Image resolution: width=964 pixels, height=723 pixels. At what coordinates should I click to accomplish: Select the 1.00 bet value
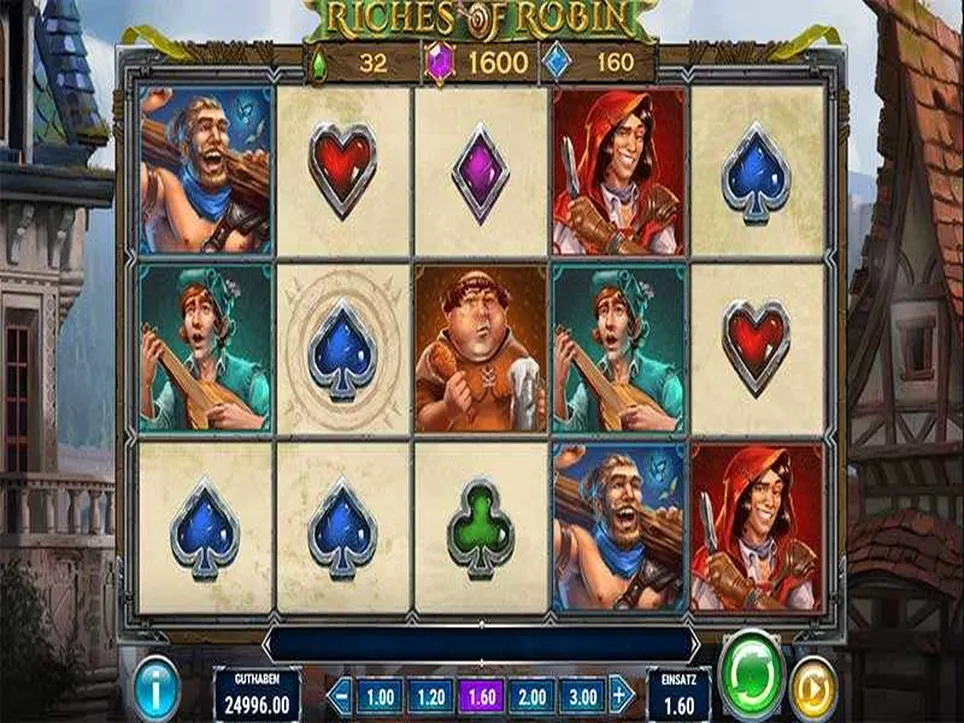(379, 694)
